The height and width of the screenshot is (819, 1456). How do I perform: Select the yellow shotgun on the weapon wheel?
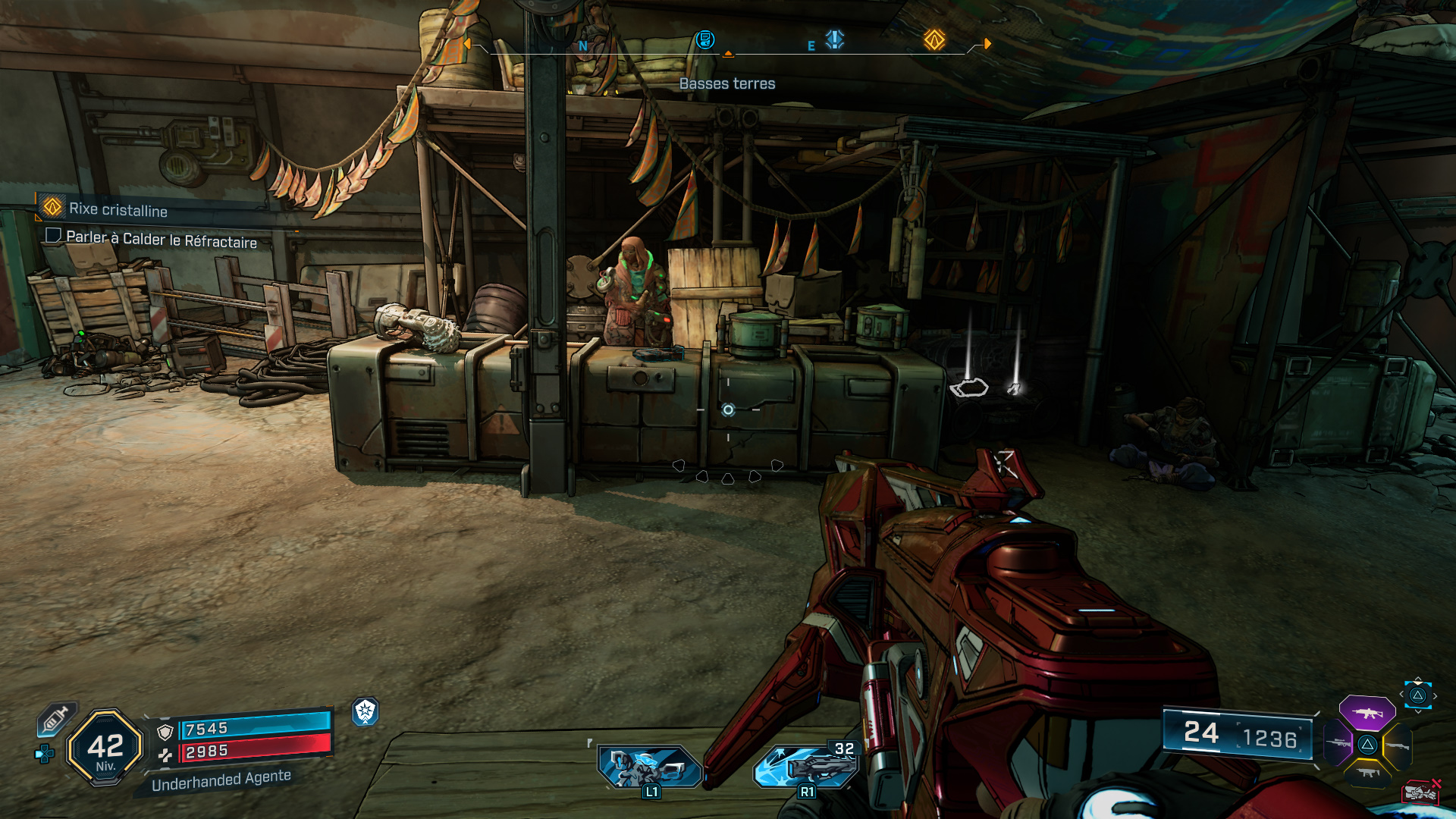click(x=1397, y=745)
